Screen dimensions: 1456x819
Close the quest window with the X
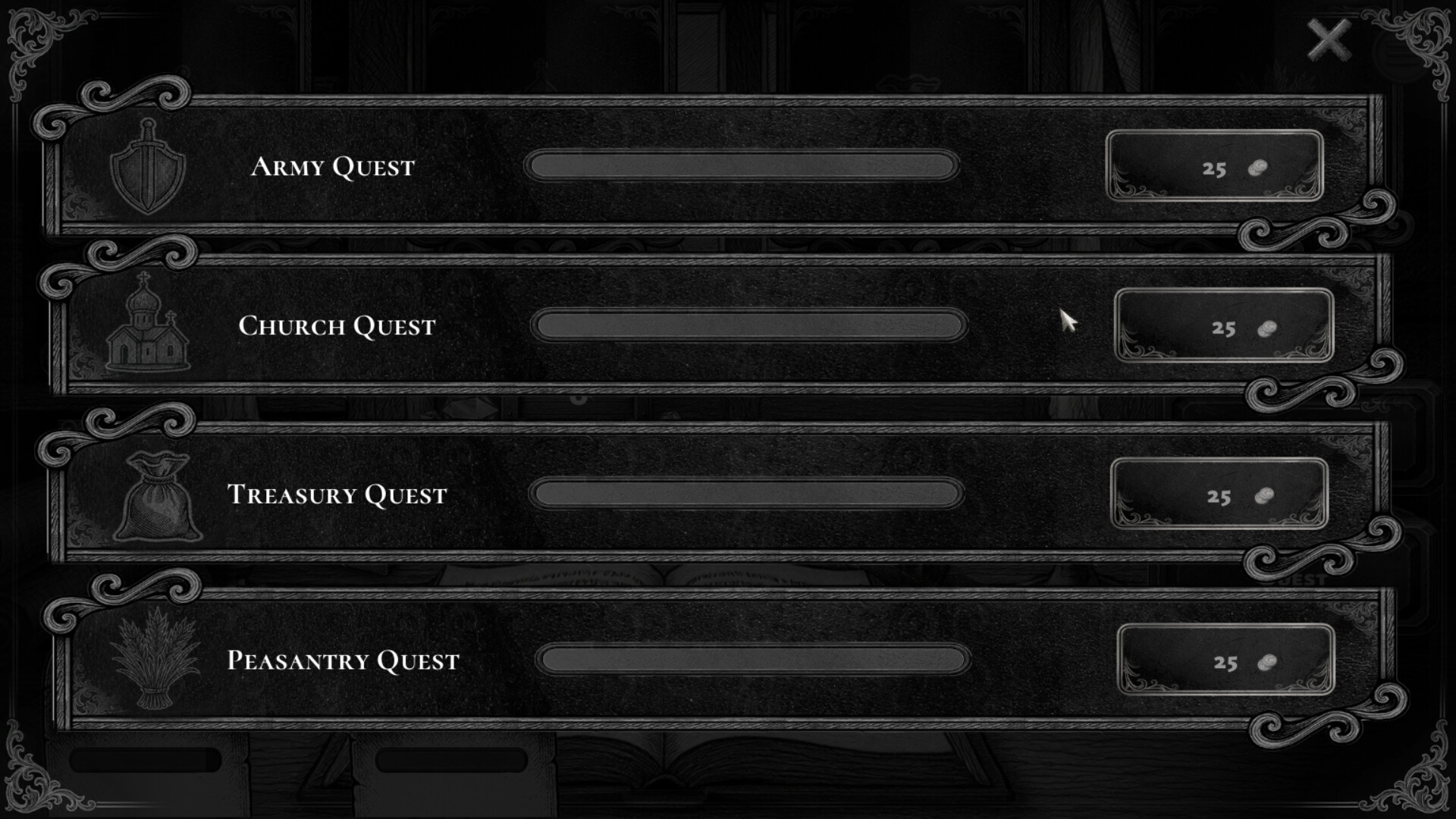[x=1329, y=39]
